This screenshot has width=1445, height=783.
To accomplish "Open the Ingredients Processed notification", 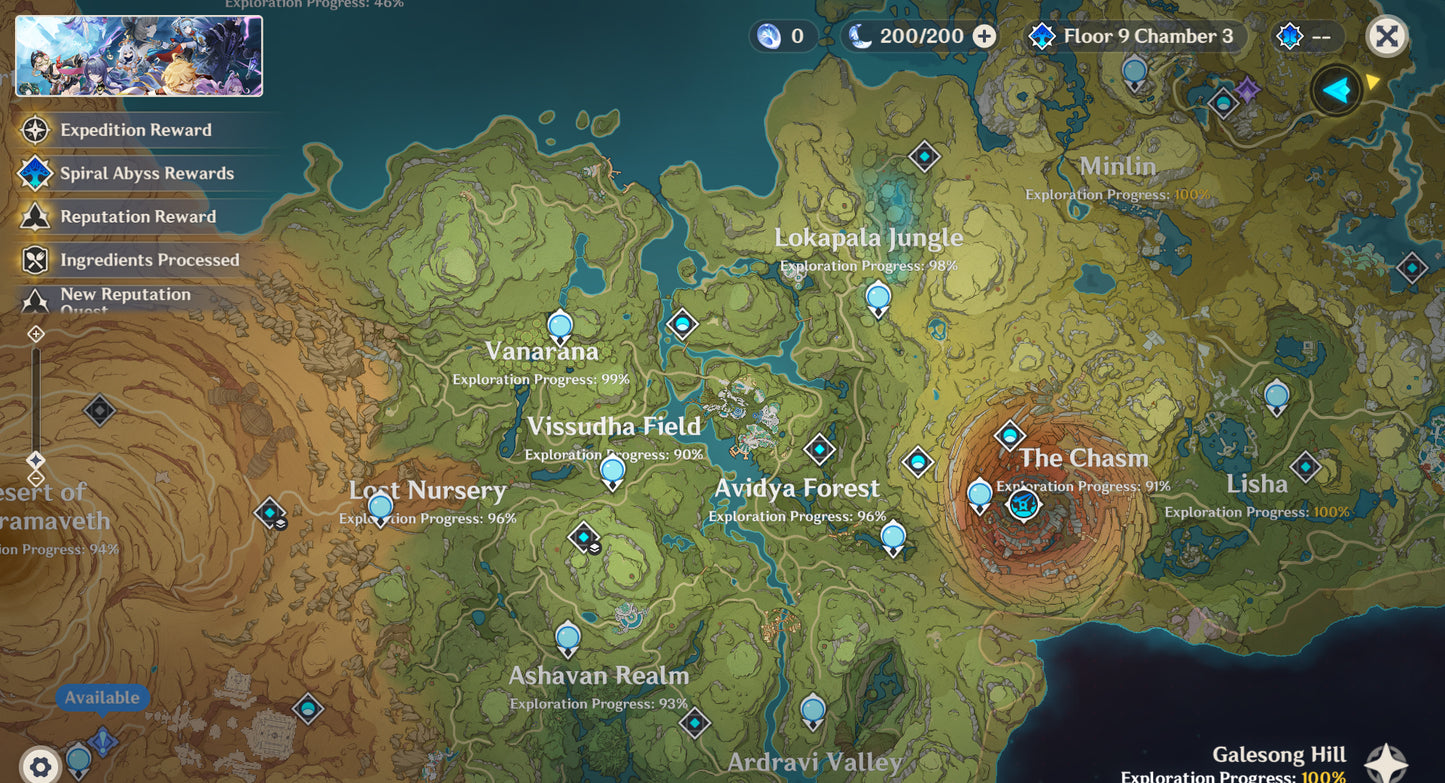I will point(149,260).
